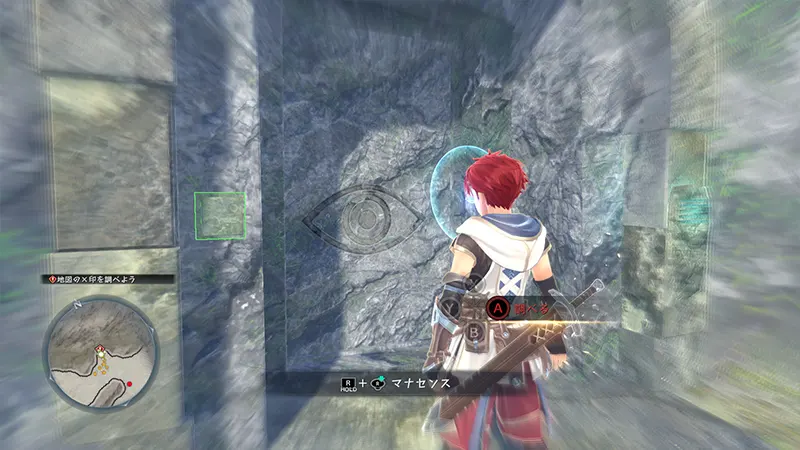
Task: Click the red diamond quest marker on minimap
Action: [100, 347]
